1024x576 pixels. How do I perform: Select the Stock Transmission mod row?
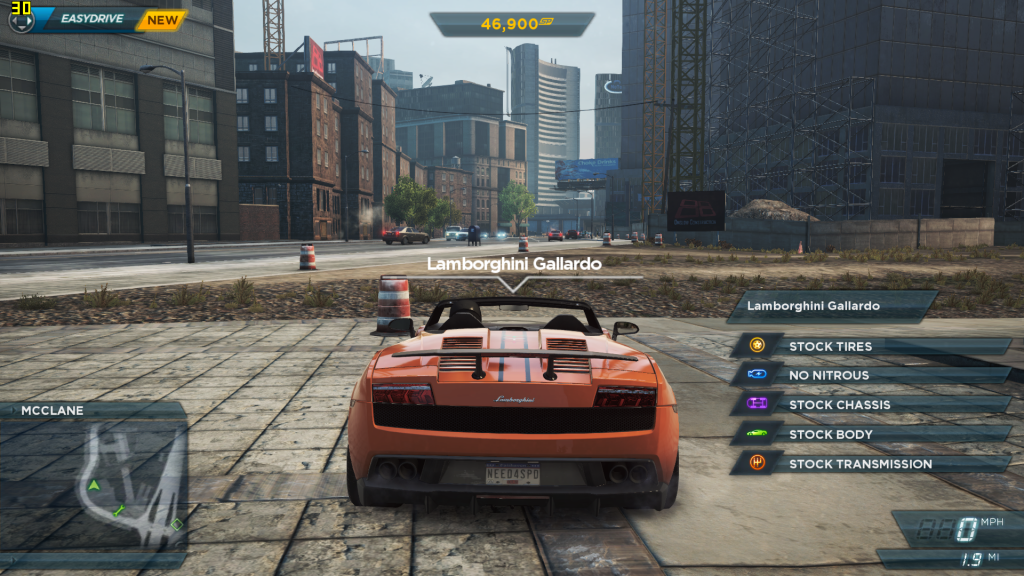pyautogui.click(x=880, y=464)
